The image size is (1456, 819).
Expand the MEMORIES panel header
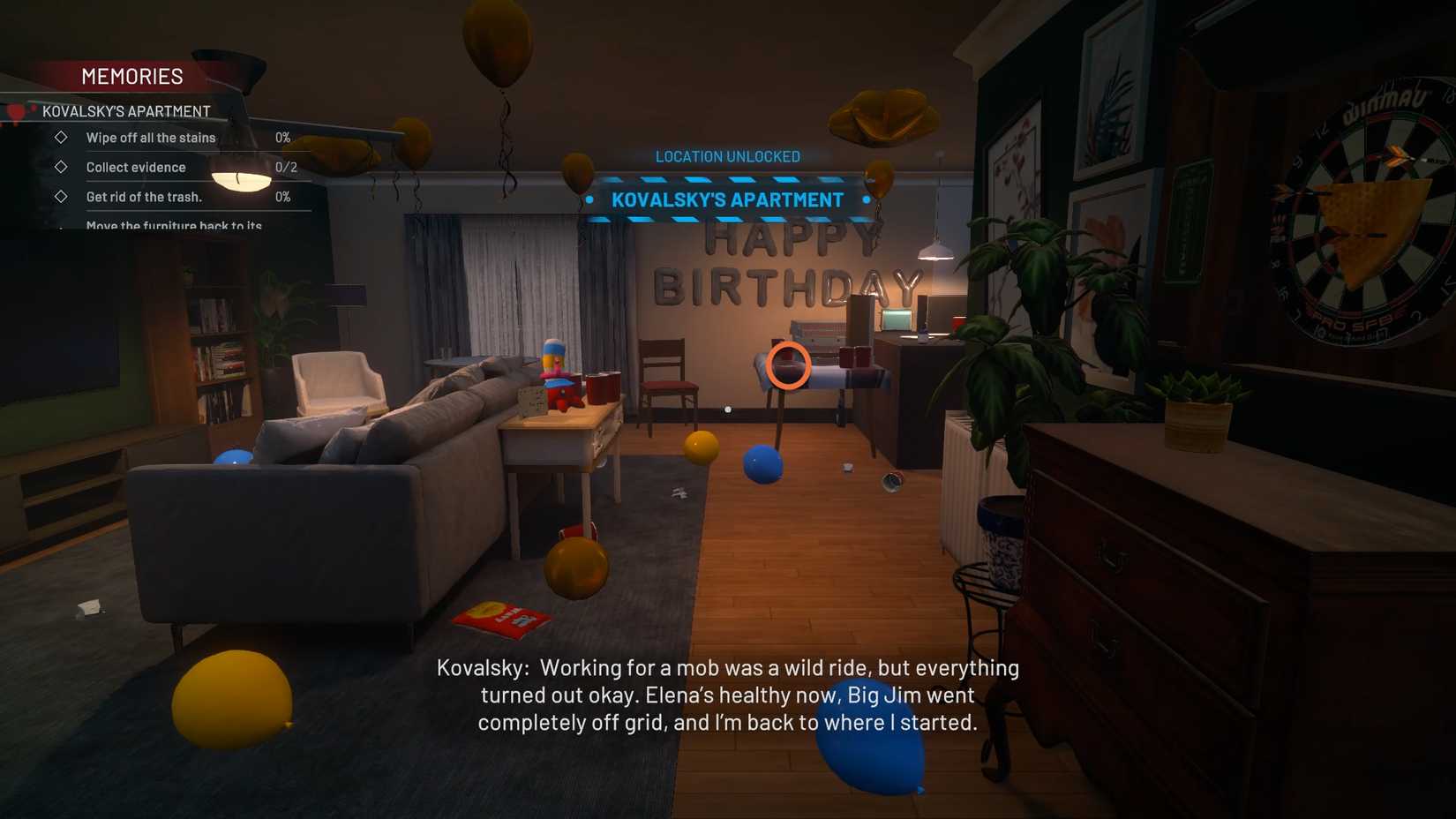[132, 77]
